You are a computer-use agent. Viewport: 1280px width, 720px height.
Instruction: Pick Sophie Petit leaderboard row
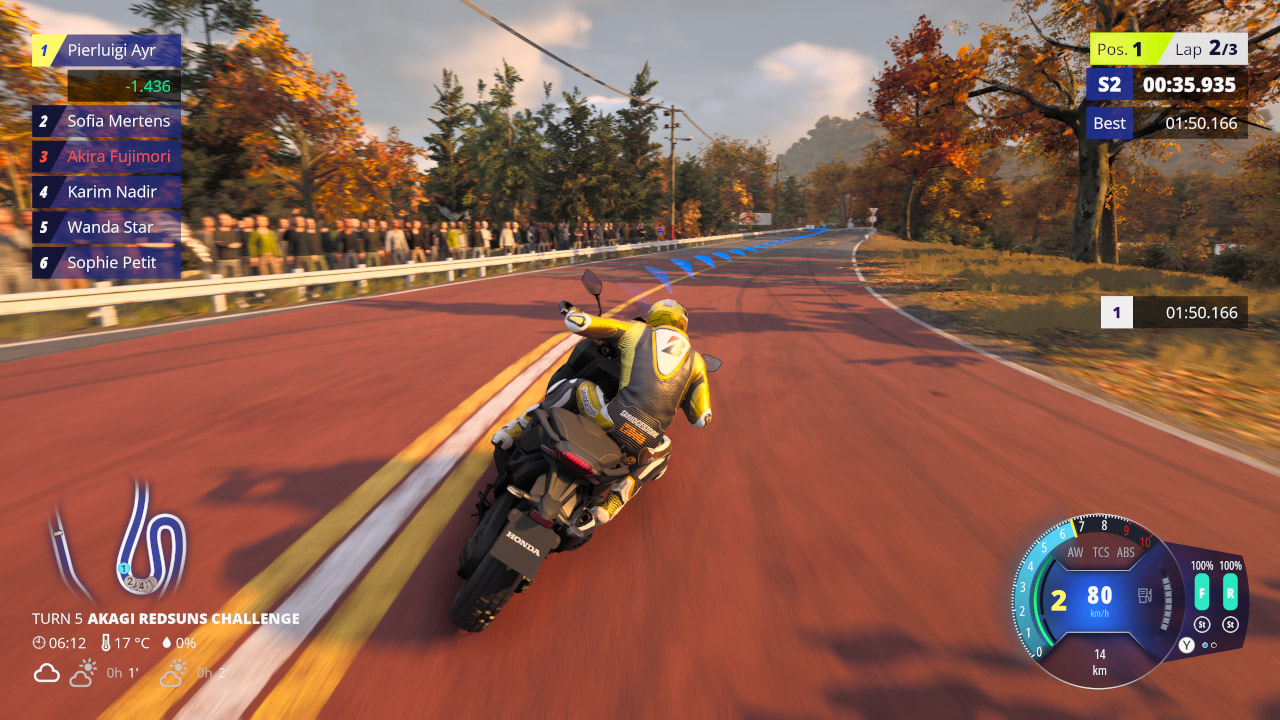click(x=107, y=263)
